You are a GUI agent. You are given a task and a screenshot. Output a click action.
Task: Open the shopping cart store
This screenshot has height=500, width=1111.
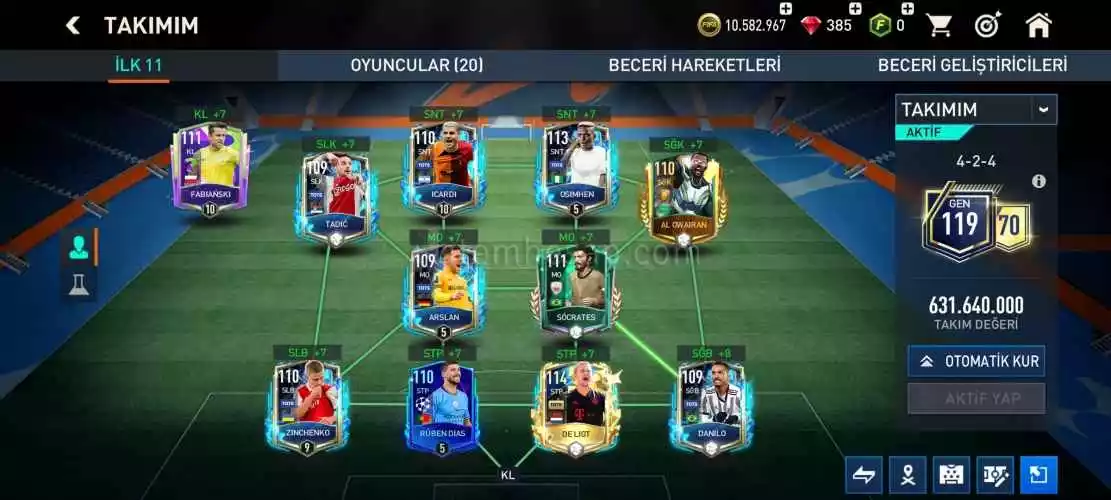click(938, 25)
